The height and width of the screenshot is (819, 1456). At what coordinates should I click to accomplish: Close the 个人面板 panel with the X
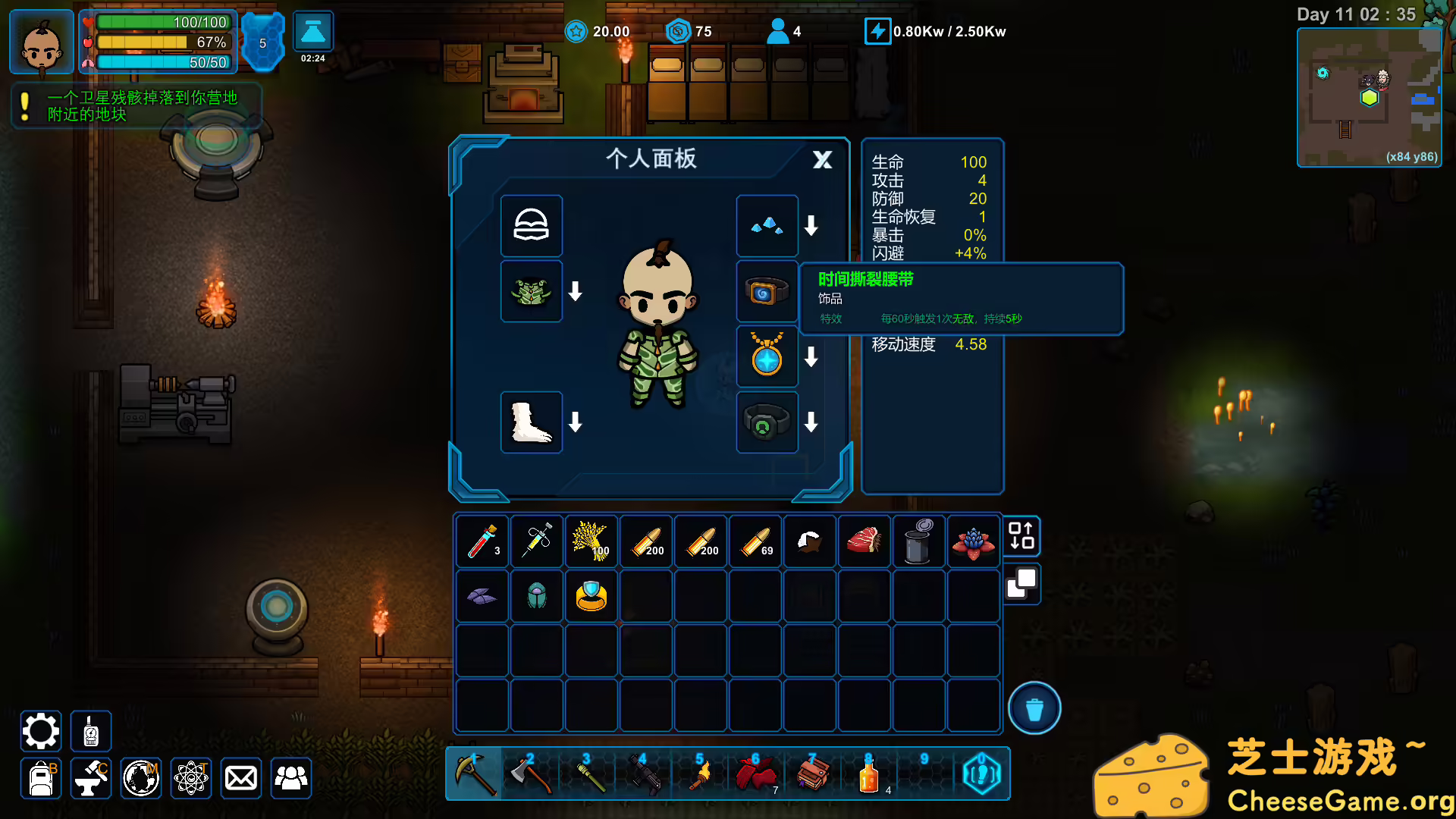point(821,160)
